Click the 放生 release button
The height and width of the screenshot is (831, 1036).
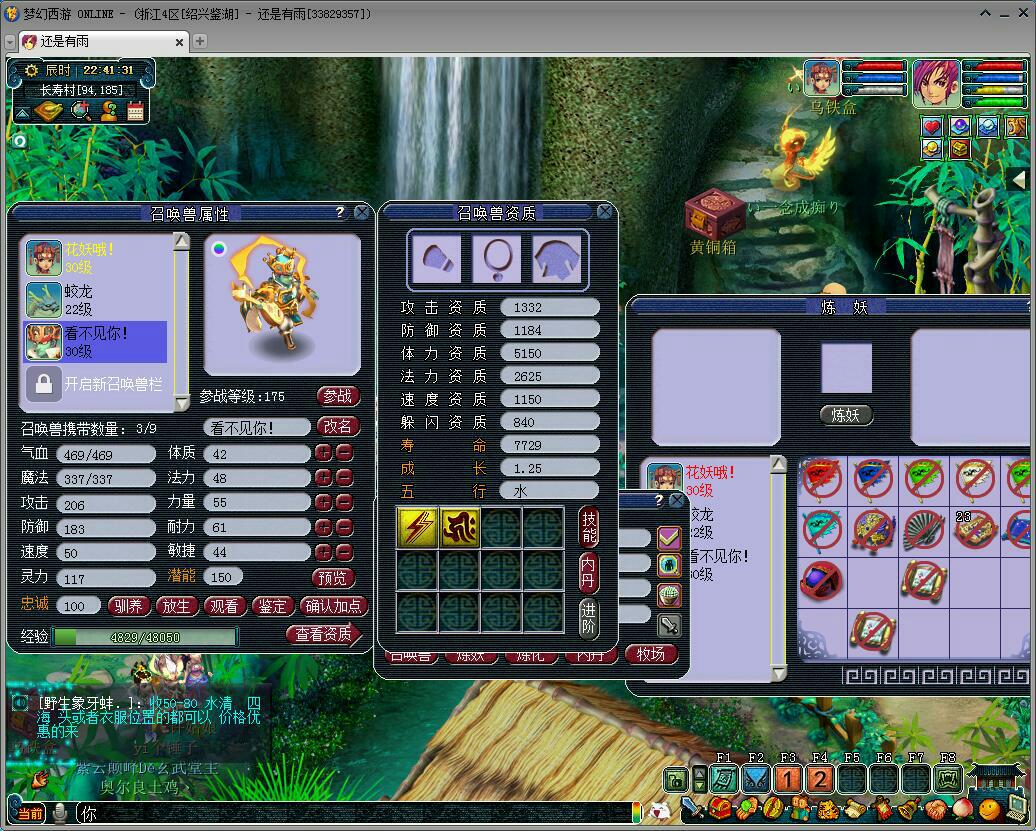pyautogui.click(x=176, y=605)
